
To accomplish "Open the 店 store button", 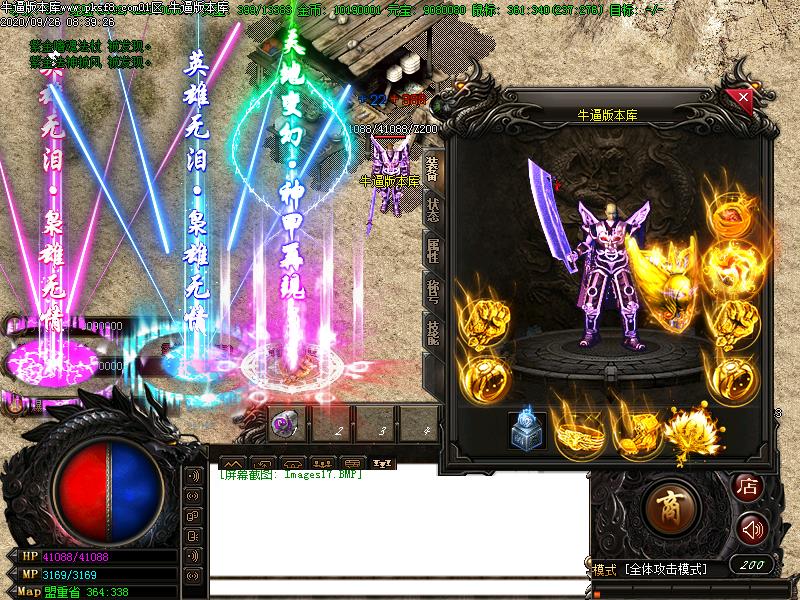I will 747,486.
